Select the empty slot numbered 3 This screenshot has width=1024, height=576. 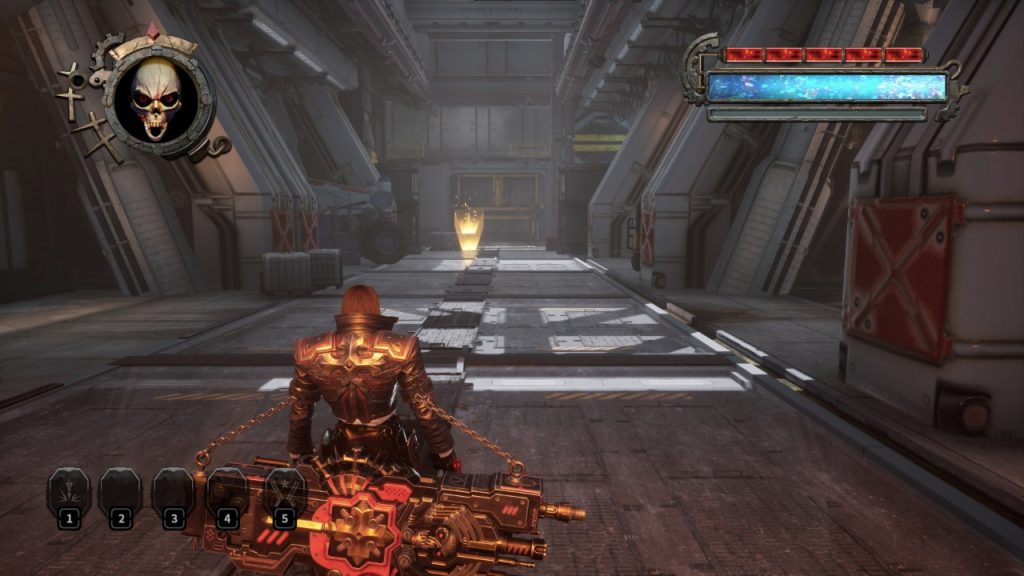tap(173, 494)
